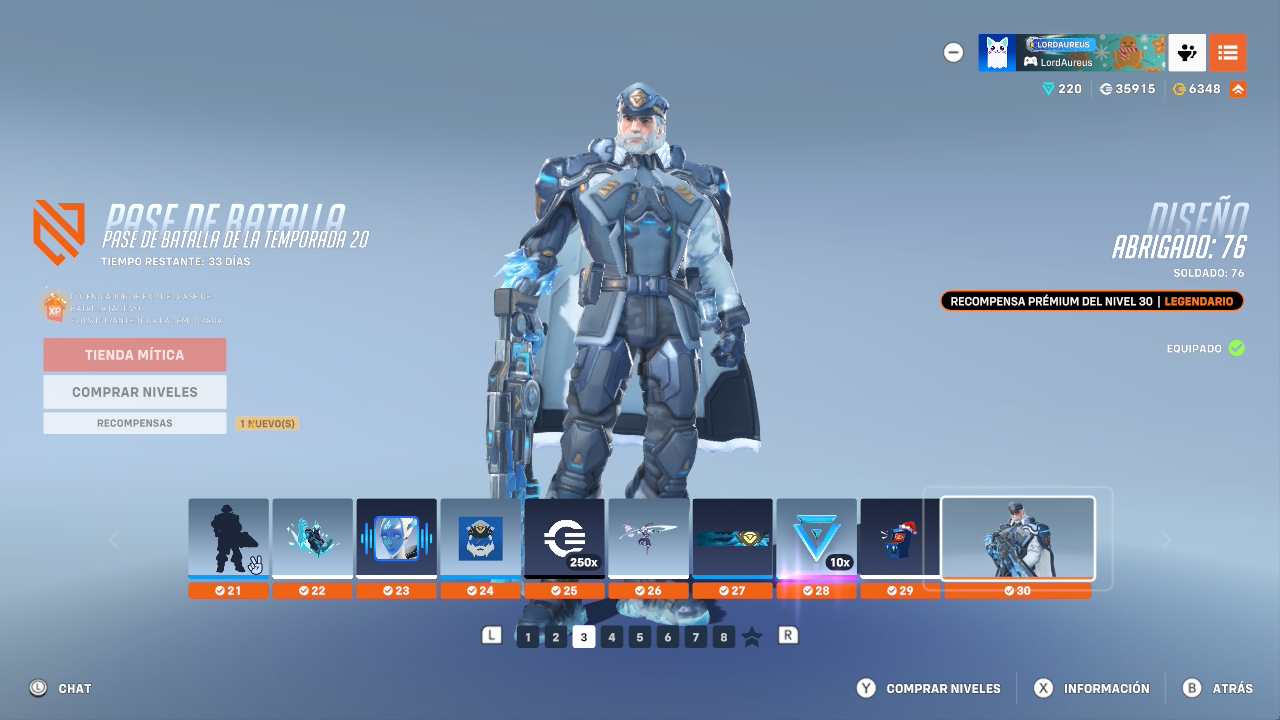
Task: Open the main menu hamburger icon
Action: [1228, 52]
